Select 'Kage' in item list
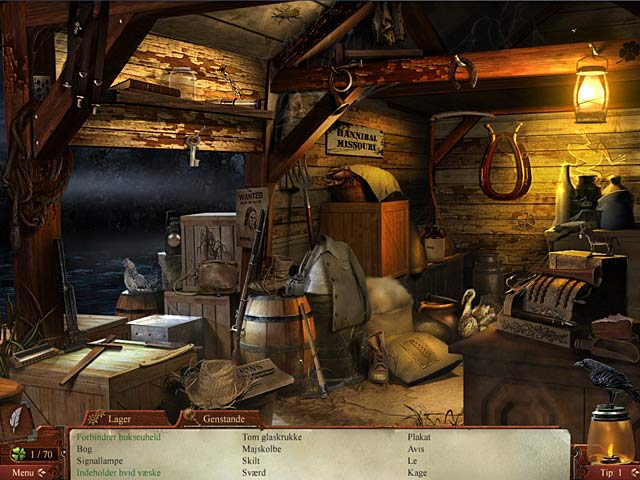 coord(417,472)
